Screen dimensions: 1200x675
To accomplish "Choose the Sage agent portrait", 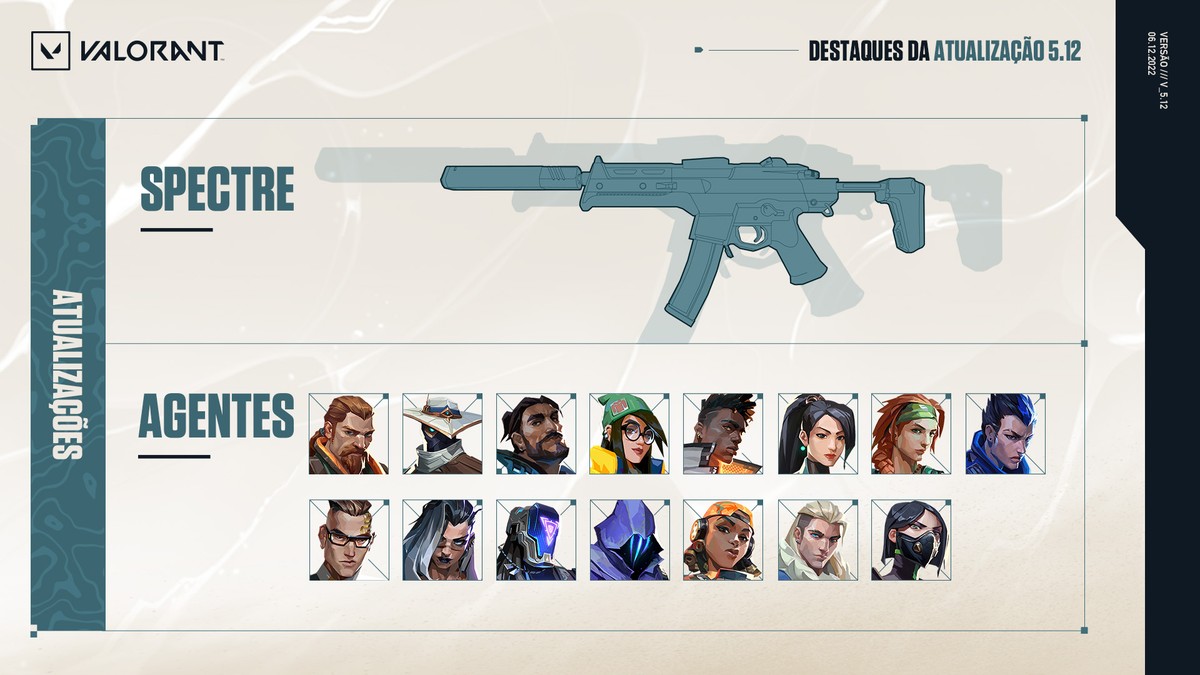I will pyautogui.click(x=817, y=433).
